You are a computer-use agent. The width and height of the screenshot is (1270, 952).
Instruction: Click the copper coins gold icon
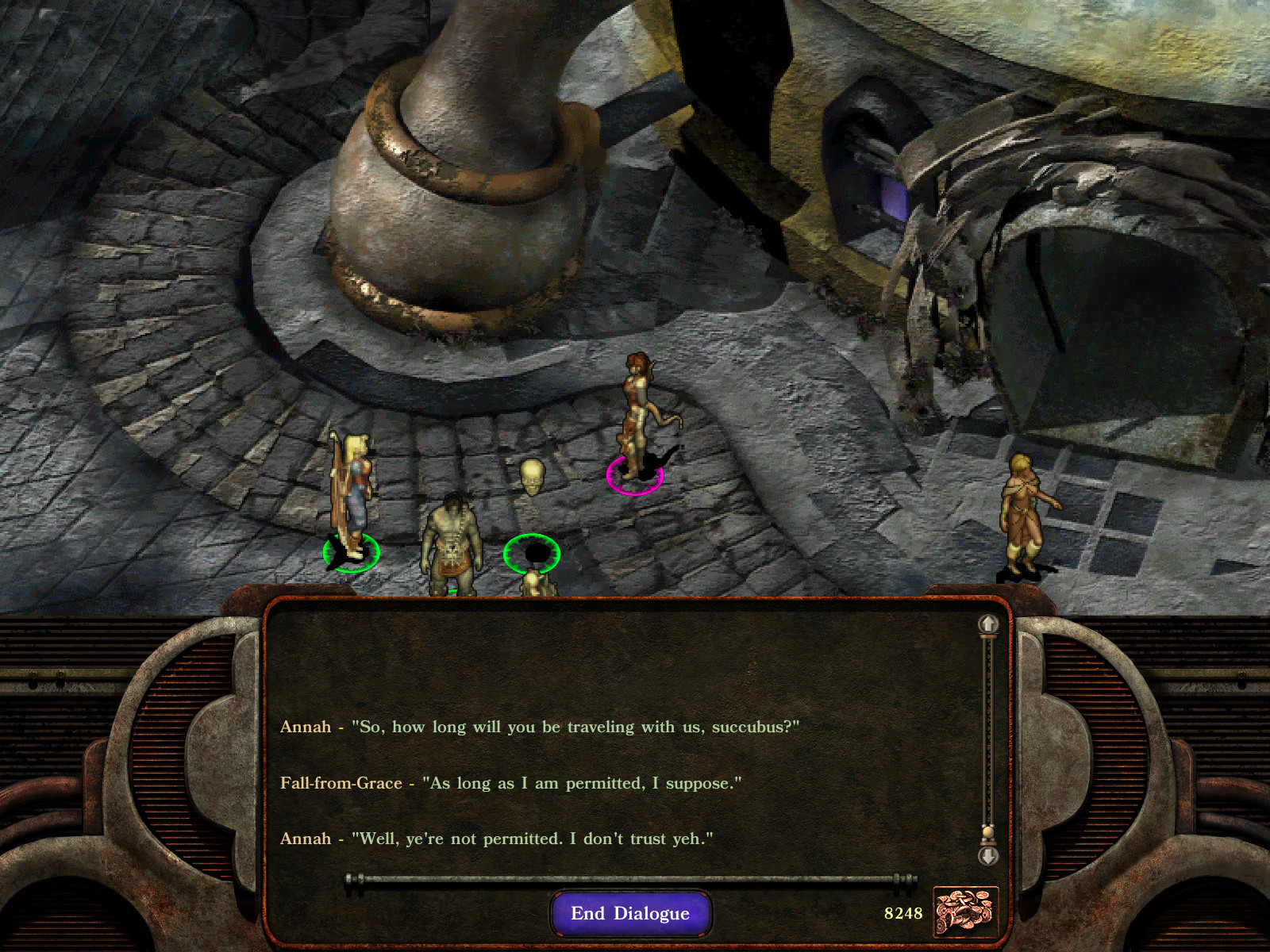[964, 912]
